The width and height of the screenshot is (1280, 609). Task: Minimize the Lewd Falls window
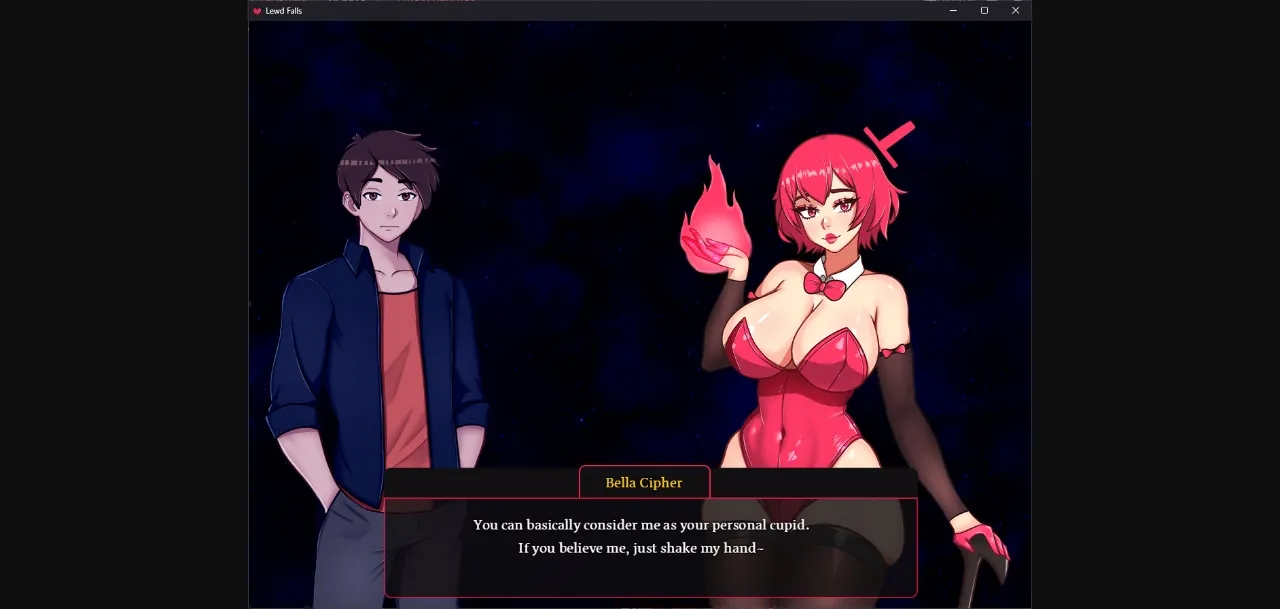click(x=953, y=11)
